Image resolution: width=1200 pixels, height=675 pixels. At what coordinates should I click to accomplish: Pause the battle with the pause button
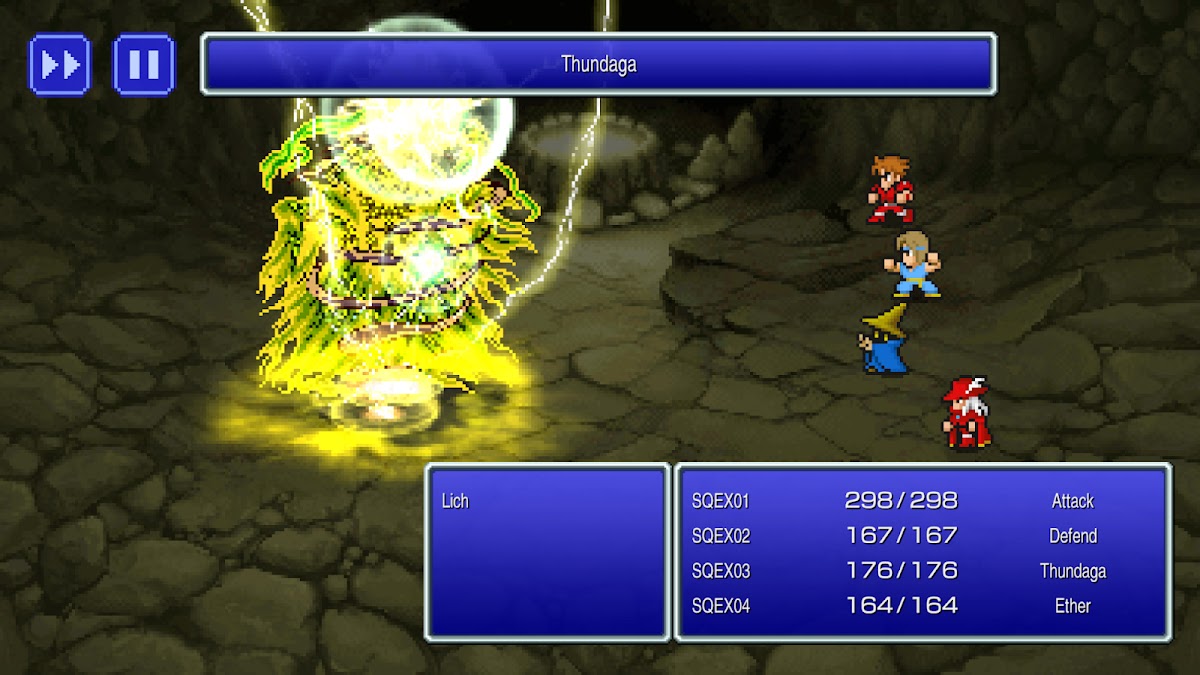[144, 65]
